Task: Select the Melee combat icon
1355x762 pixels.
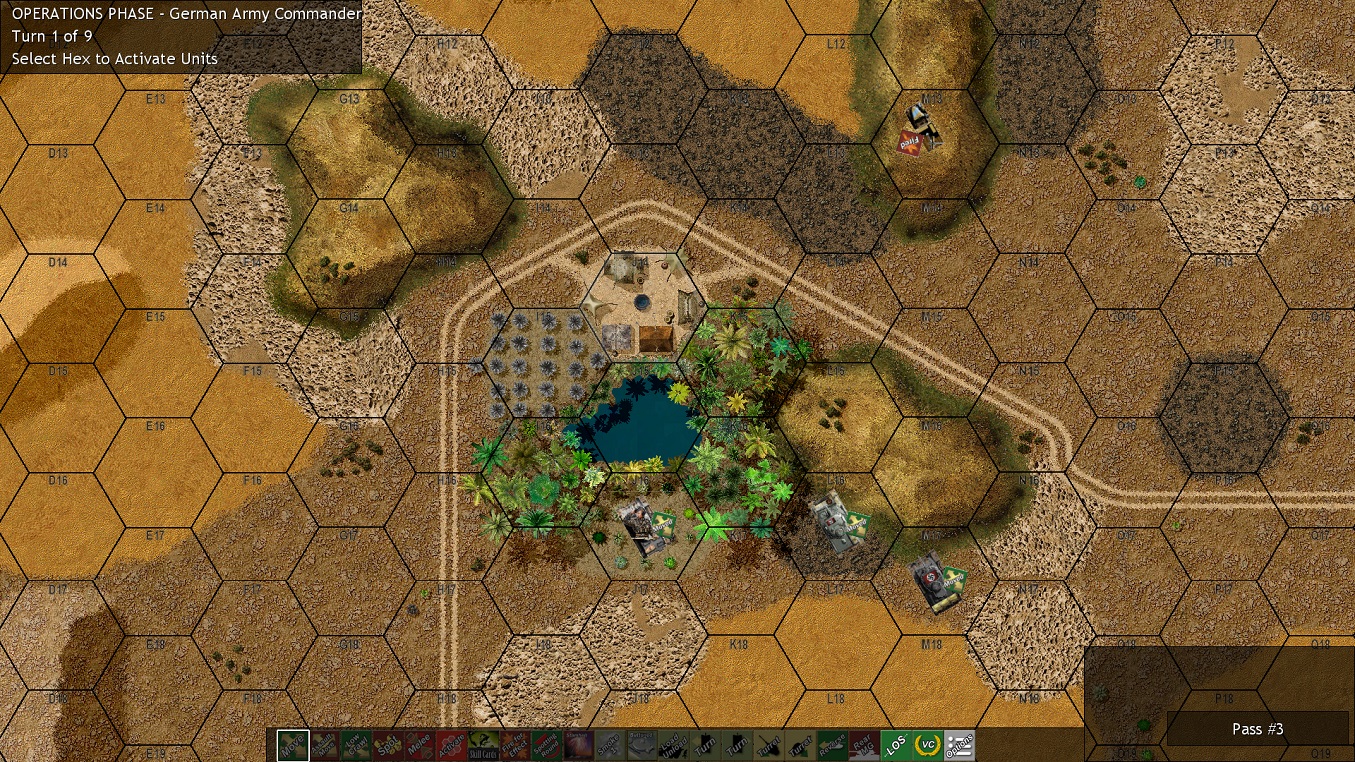Action: click(418, 745)
